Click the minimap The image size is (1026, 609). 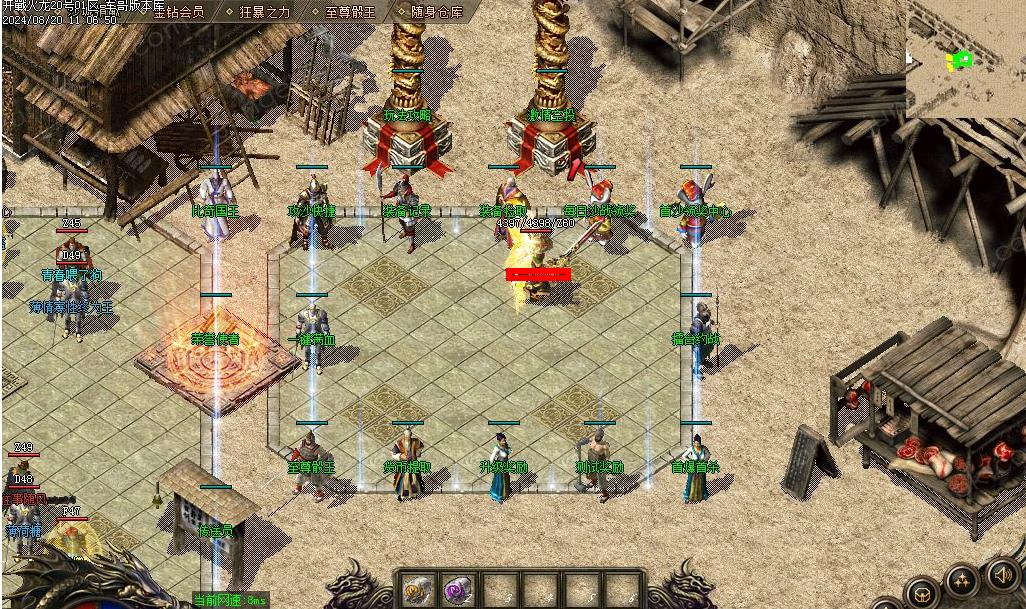(965, 58)
